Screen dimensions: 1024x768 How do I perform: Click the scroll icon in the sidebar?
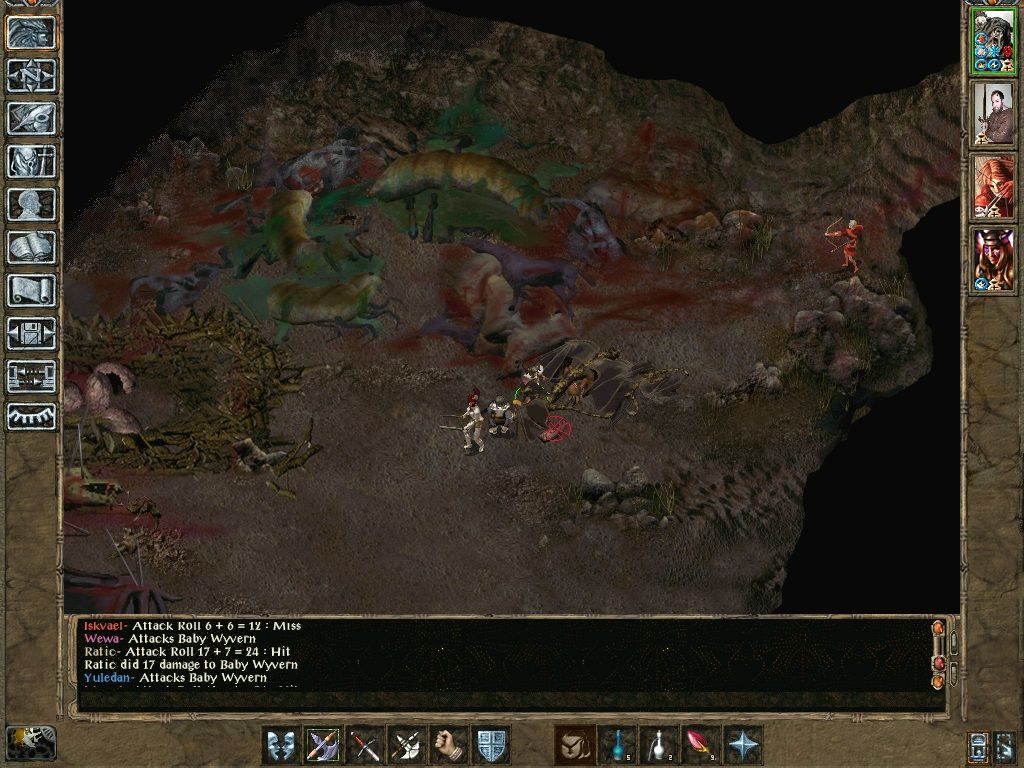pyautogui.click(x=31, y=291)
